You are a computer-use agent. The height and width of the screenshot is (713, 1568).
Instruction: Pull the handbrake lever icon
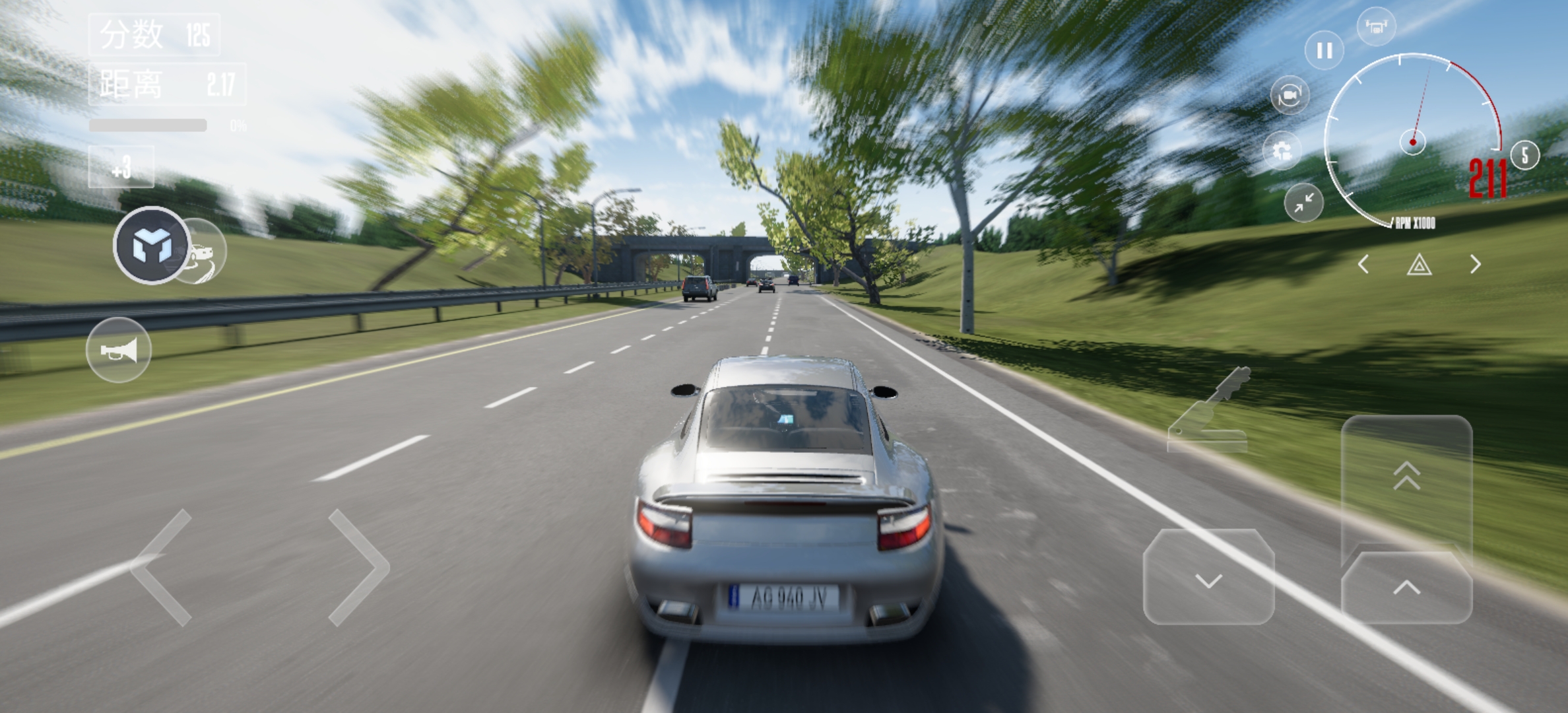click(x=1208, y=411)
